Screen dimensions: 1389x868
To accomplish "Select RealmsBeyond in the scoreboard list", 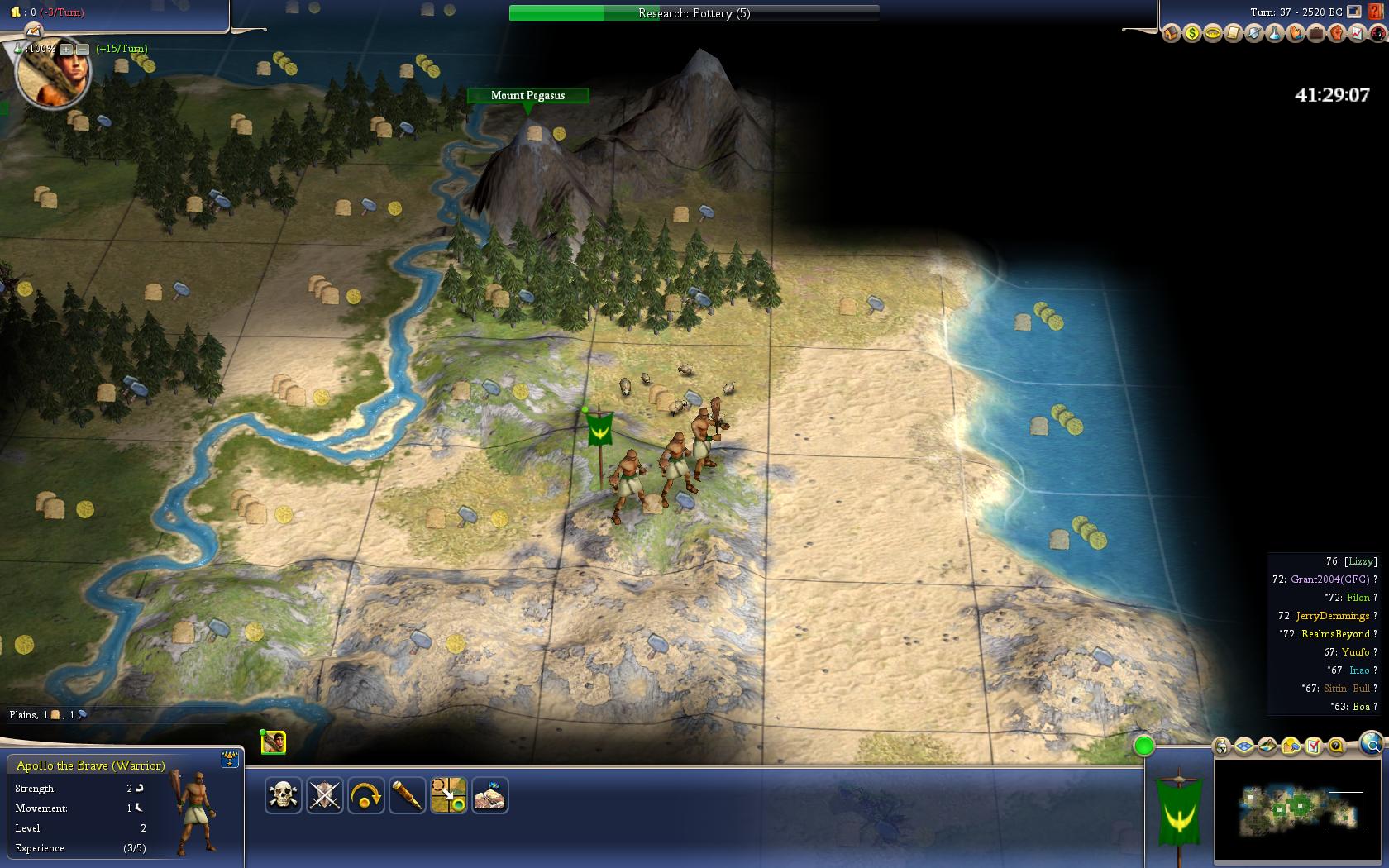I will pyautogui.click(x=1335, y=634).
